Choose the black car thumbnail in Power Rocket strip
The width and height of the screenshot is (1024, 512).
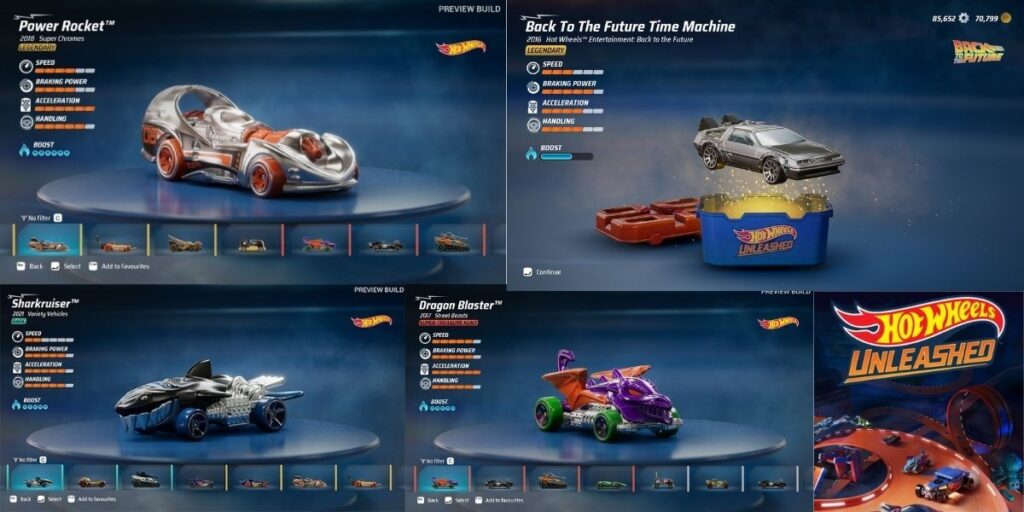coord(384,244)
